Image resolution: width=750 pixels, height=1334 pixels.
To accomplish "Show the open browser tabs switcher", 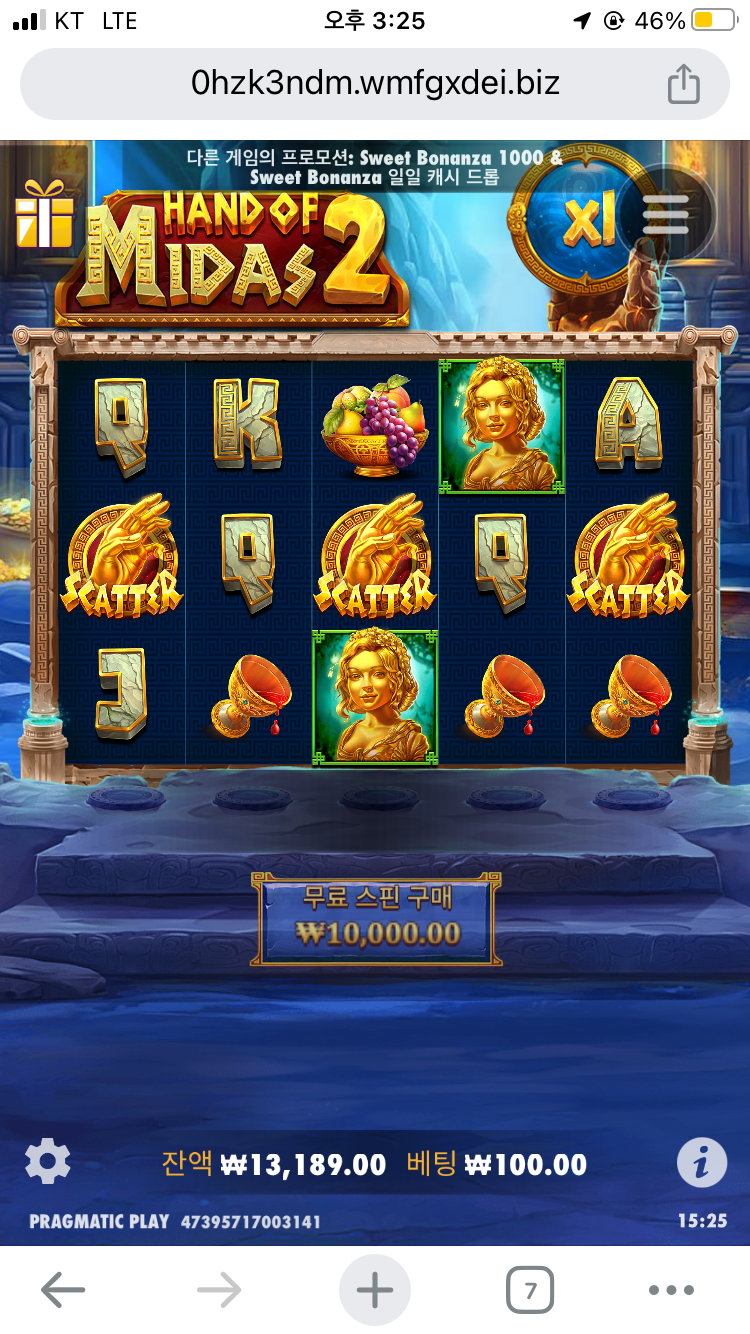I will pos(530,1290).
